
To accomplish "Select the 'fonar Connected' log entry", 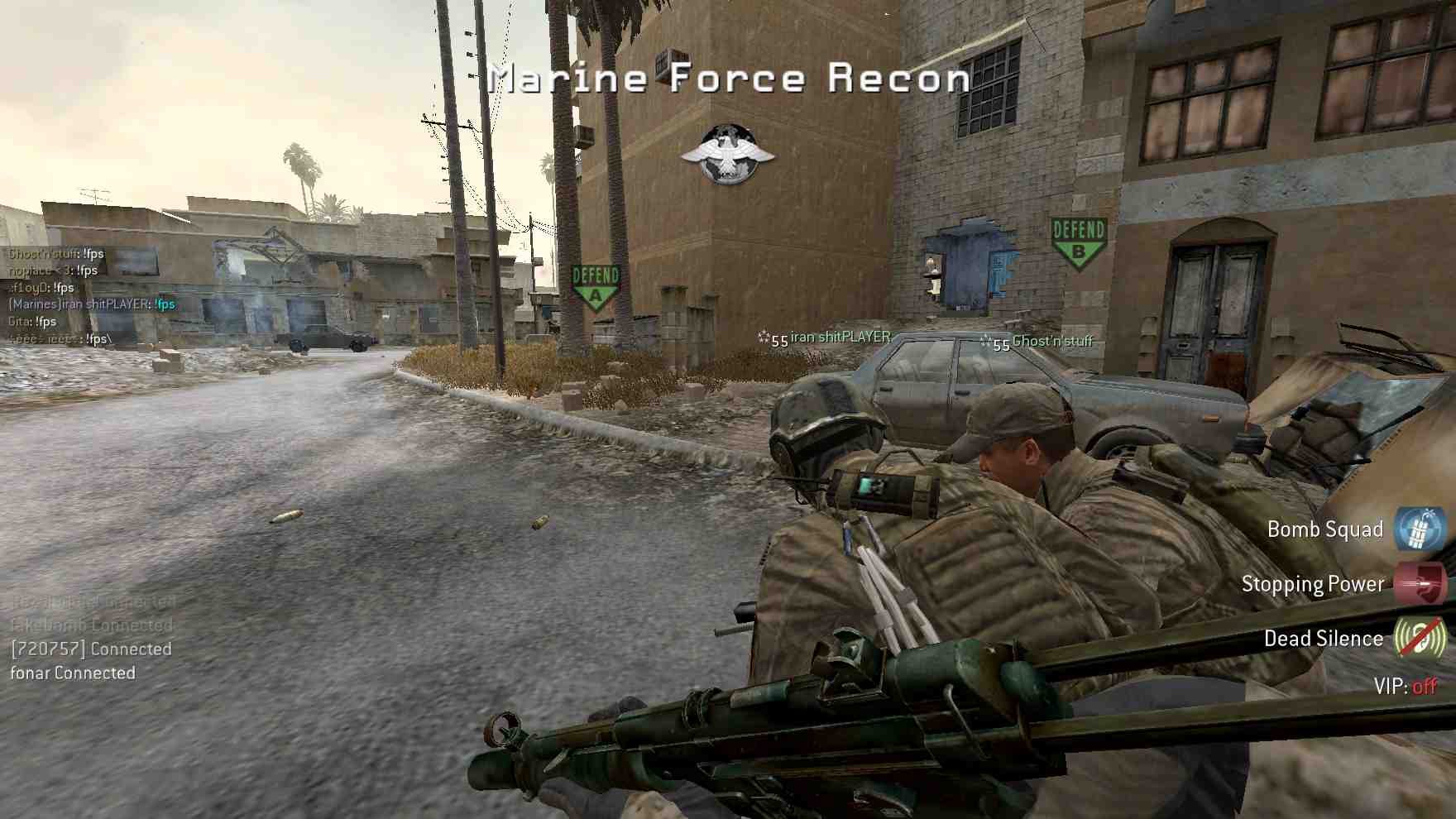I will [x=73, y=673].
